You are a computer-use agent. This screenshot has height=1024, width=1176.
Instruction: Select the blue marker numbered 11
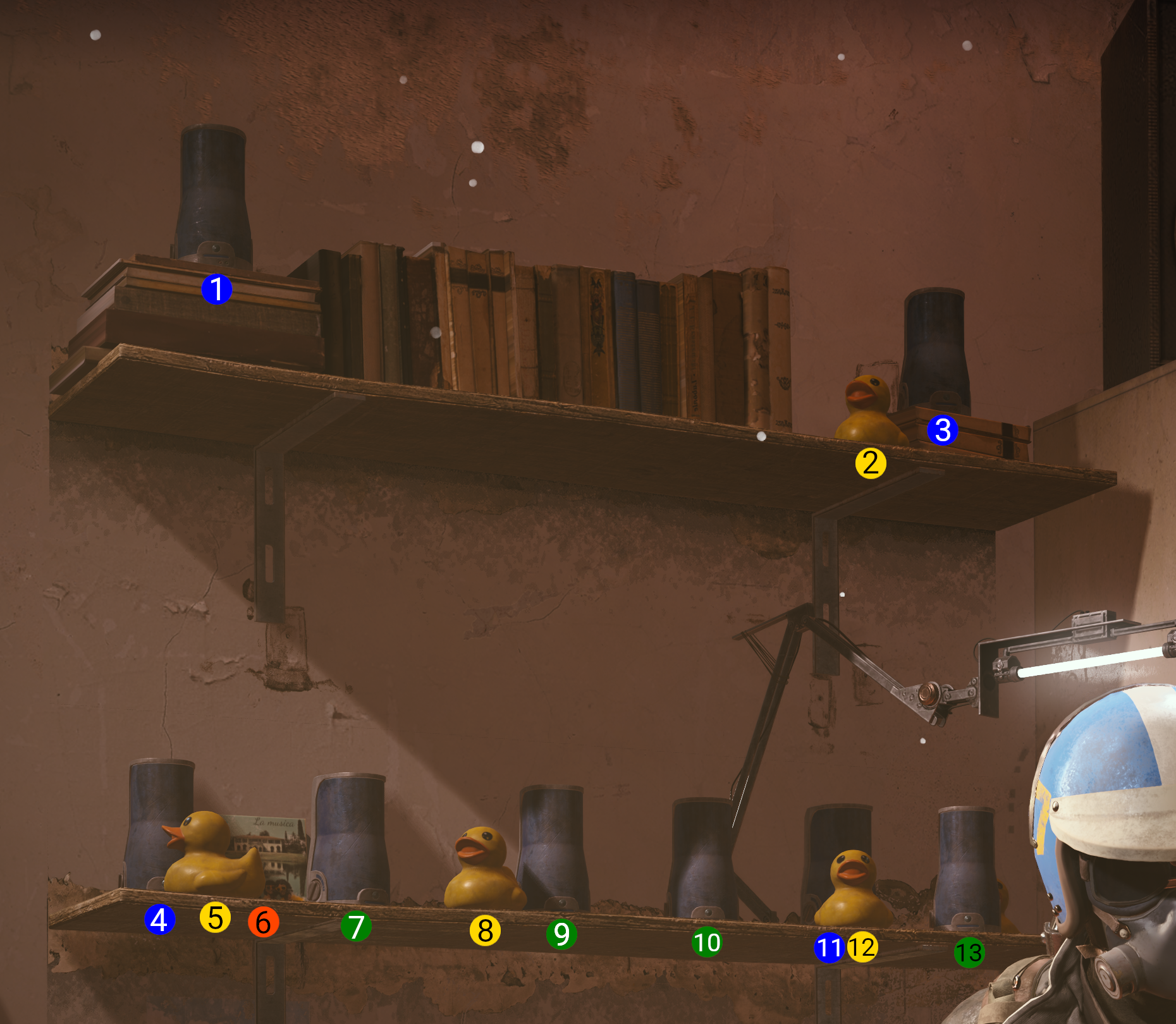(829, 948)
